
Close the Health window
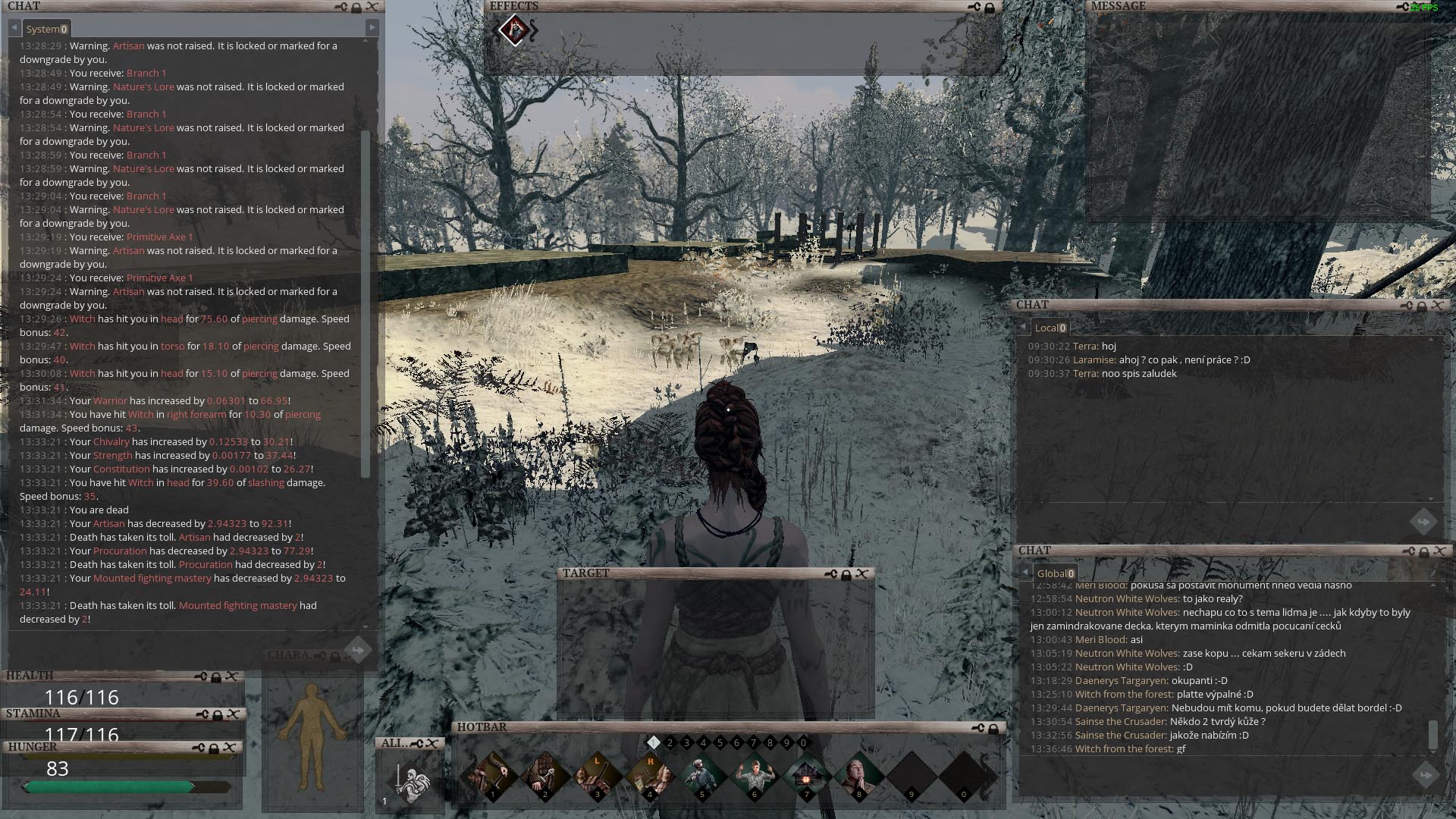tap(232, 676)
